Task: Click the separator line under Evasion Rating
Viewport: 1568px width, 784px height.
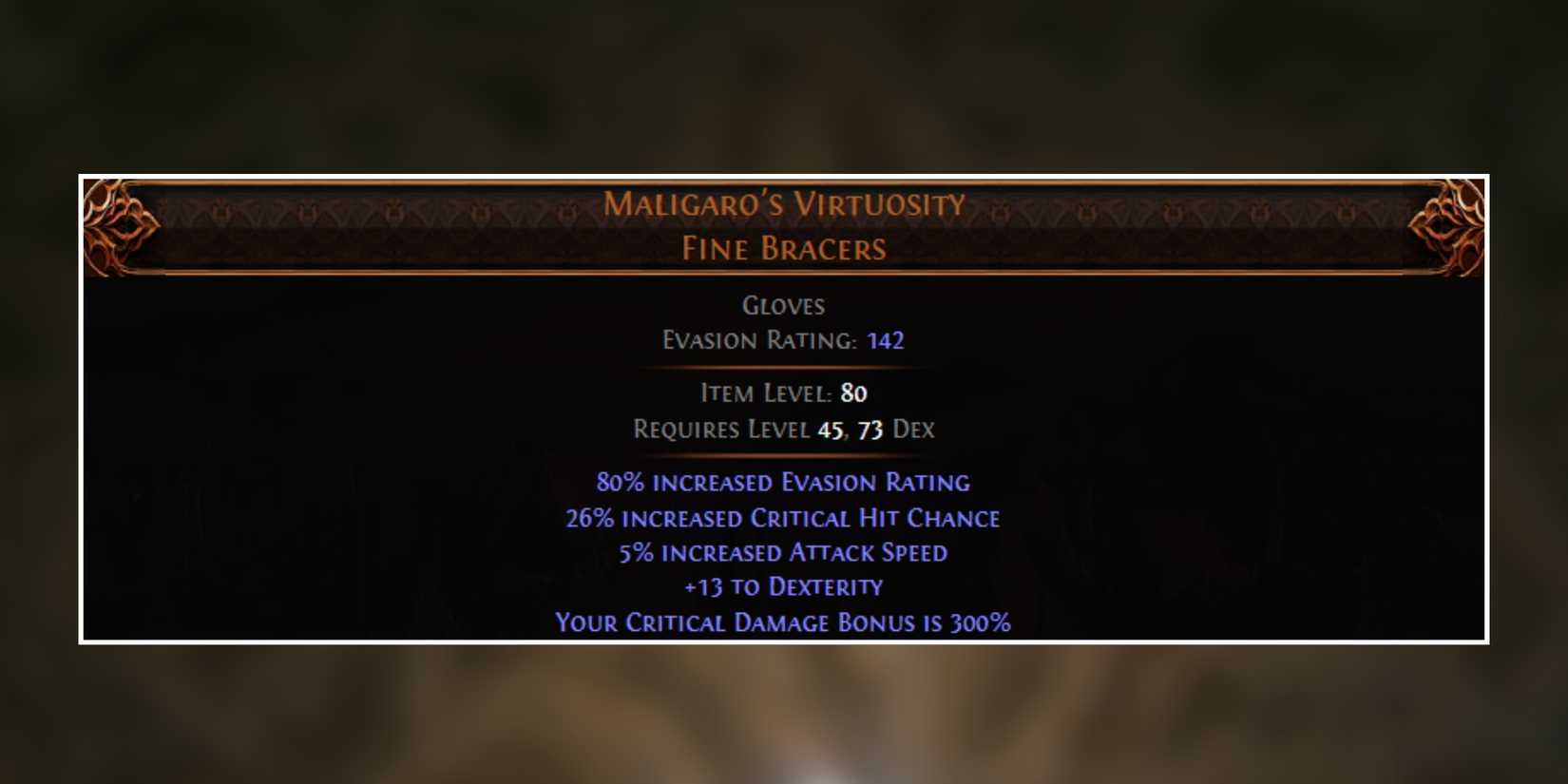Action: (782, 366)
